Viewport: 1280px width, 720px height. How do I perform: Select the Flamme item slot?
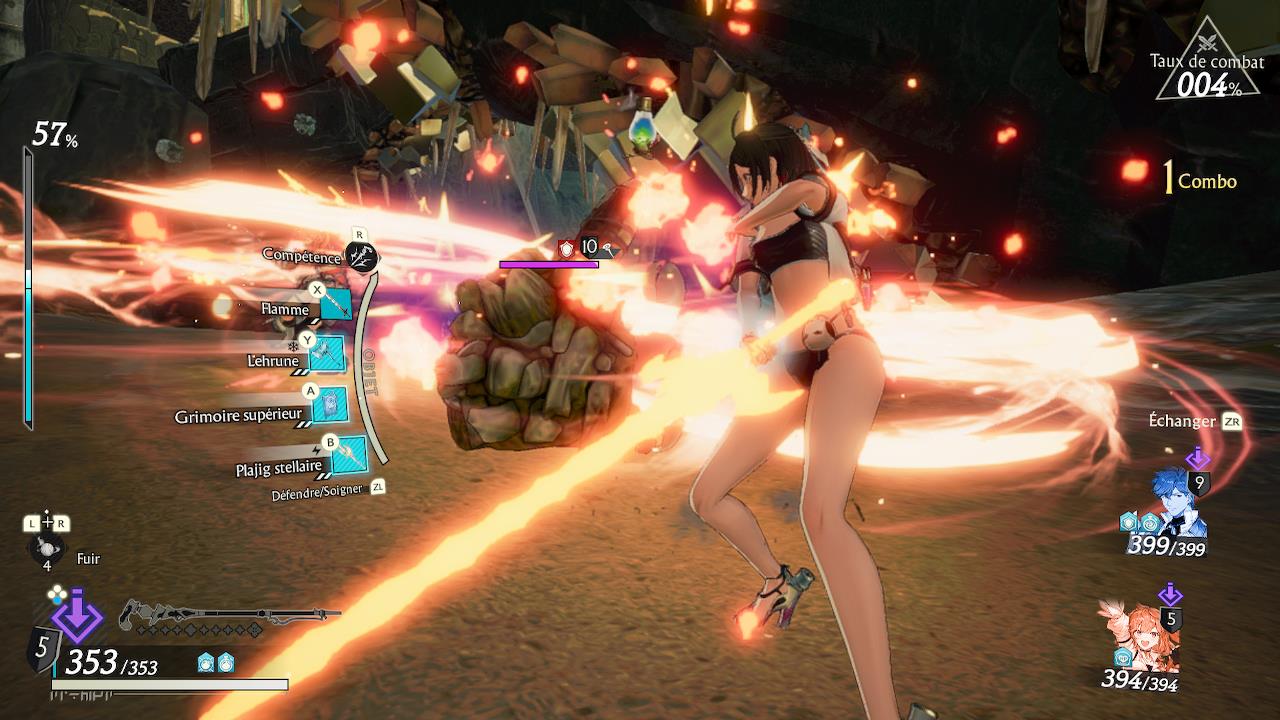(x=335, y=305)
